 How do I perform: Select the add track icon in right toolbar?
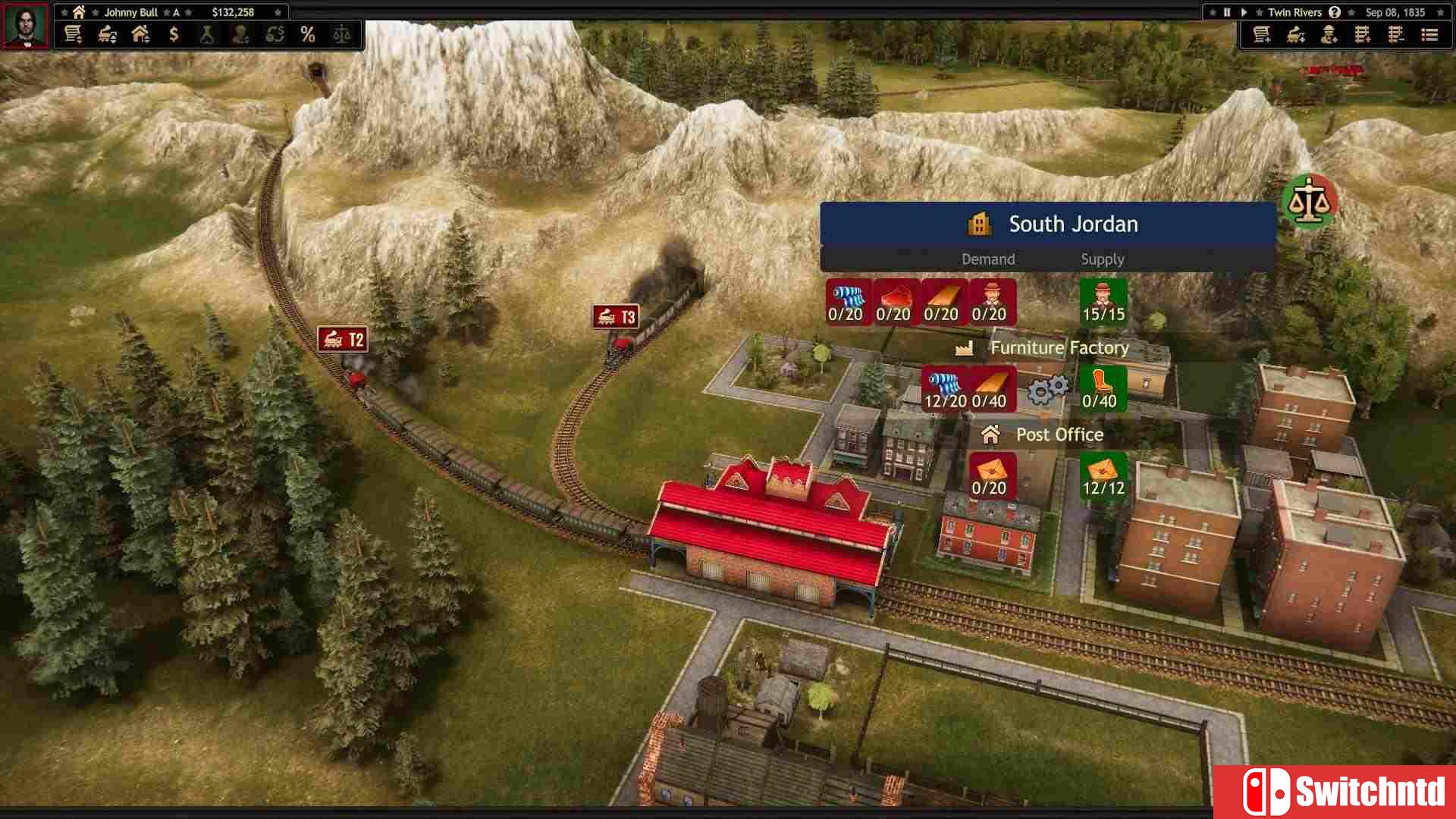pyautogui.click(x=1363, y=35)
